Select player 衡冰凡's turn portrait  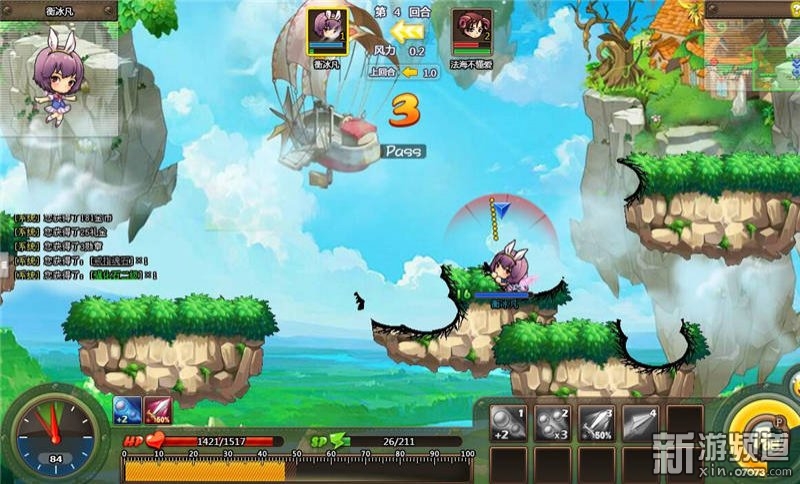[x=326, y=32]
